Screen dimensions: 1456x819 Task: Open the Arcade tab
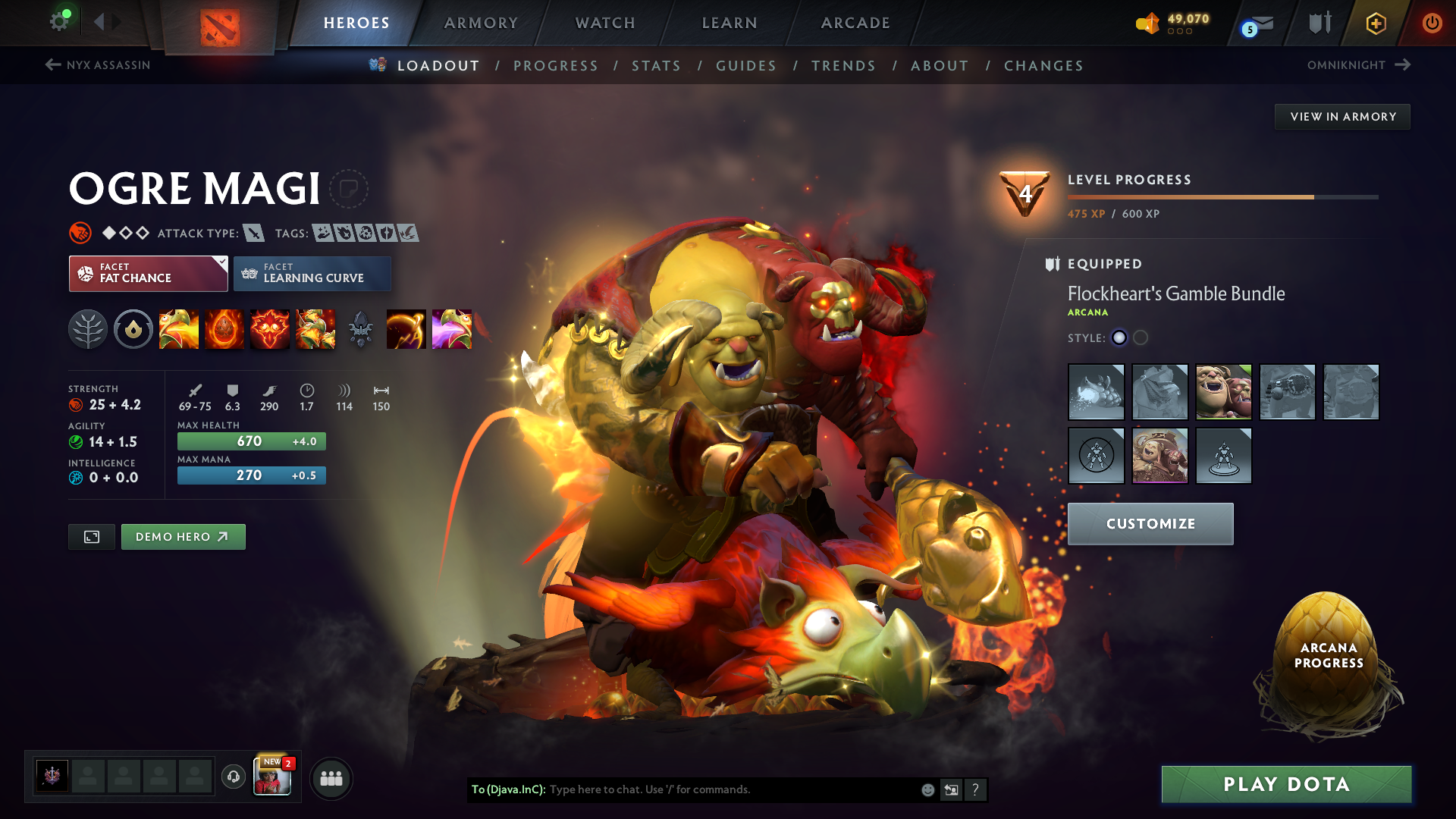(x=855, y=23)
